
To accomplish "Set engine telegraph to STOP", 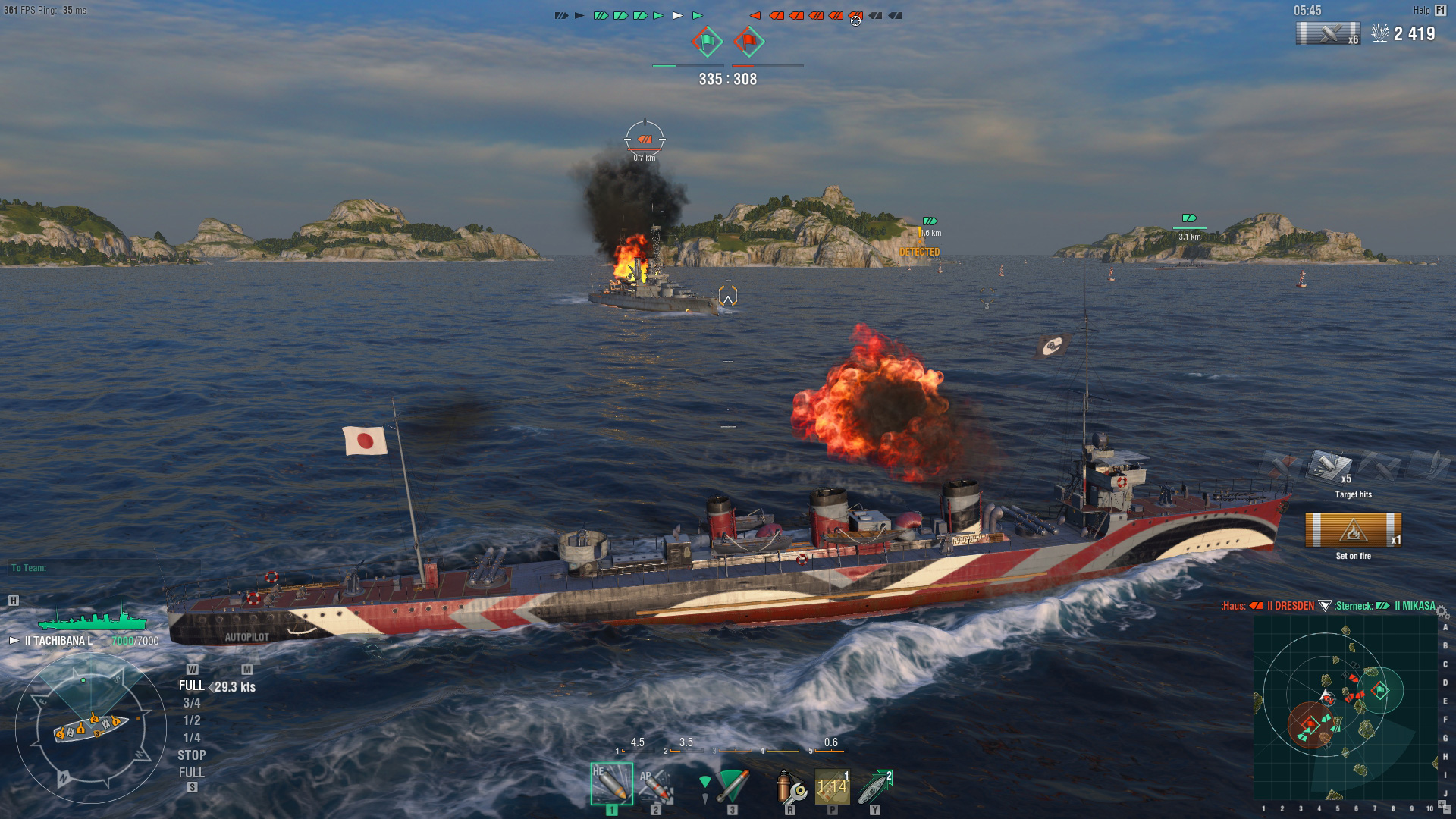I will 191,755.
